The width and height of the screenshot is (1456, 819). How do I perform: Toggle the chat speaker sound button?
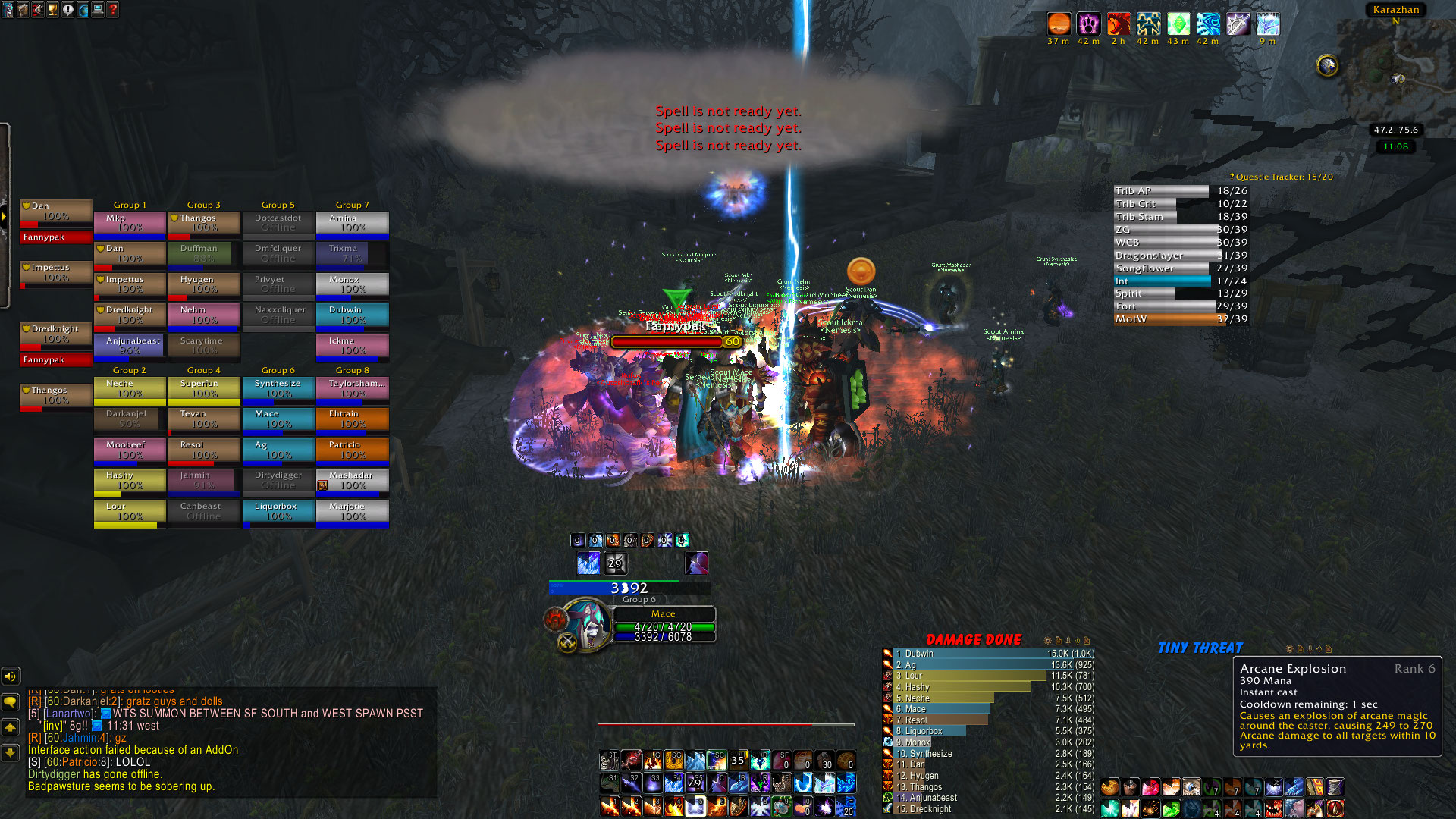[10, 676]
